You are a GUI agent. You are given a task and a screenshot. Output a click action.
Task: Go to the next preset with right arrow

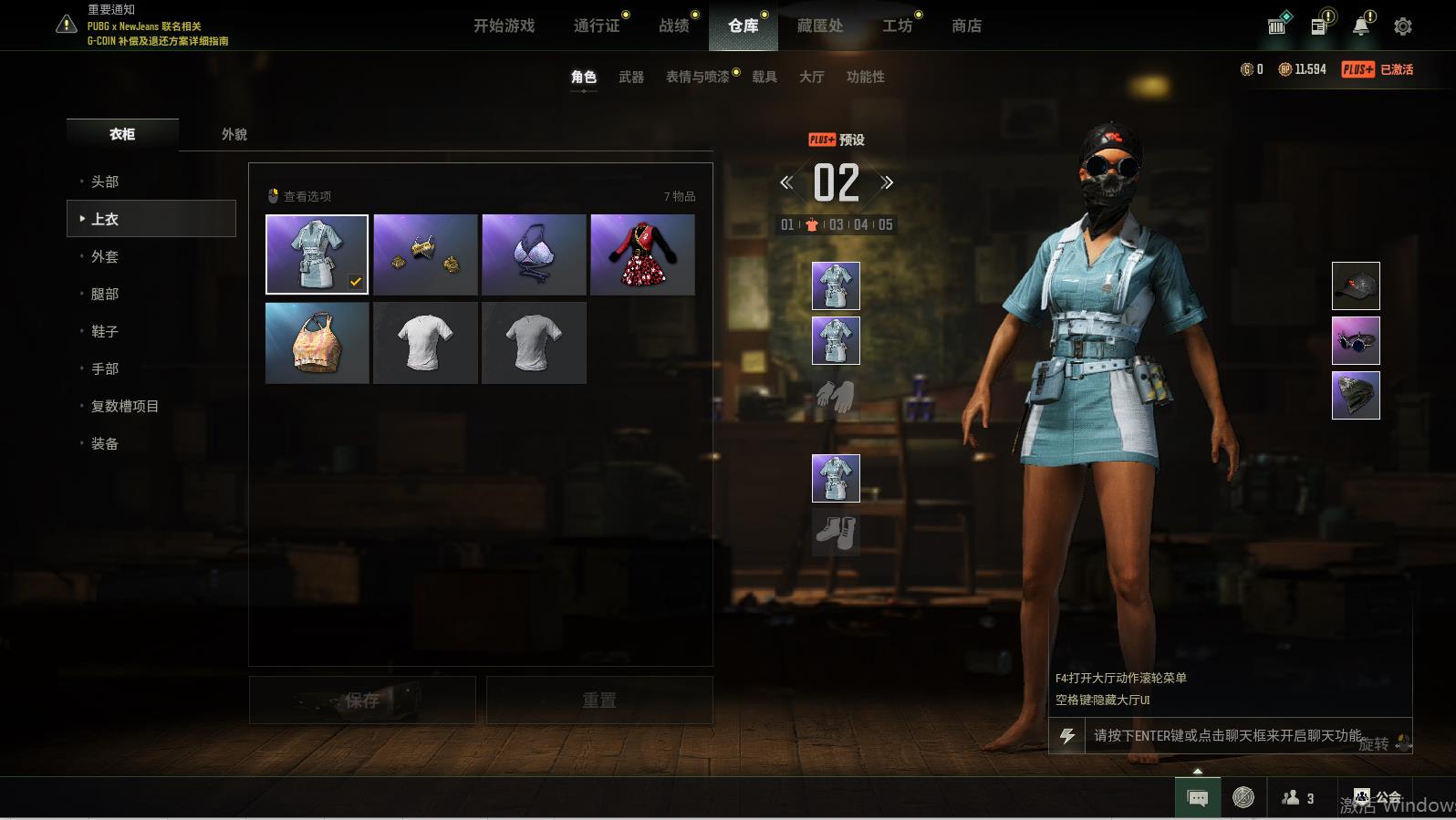[886, 182]
